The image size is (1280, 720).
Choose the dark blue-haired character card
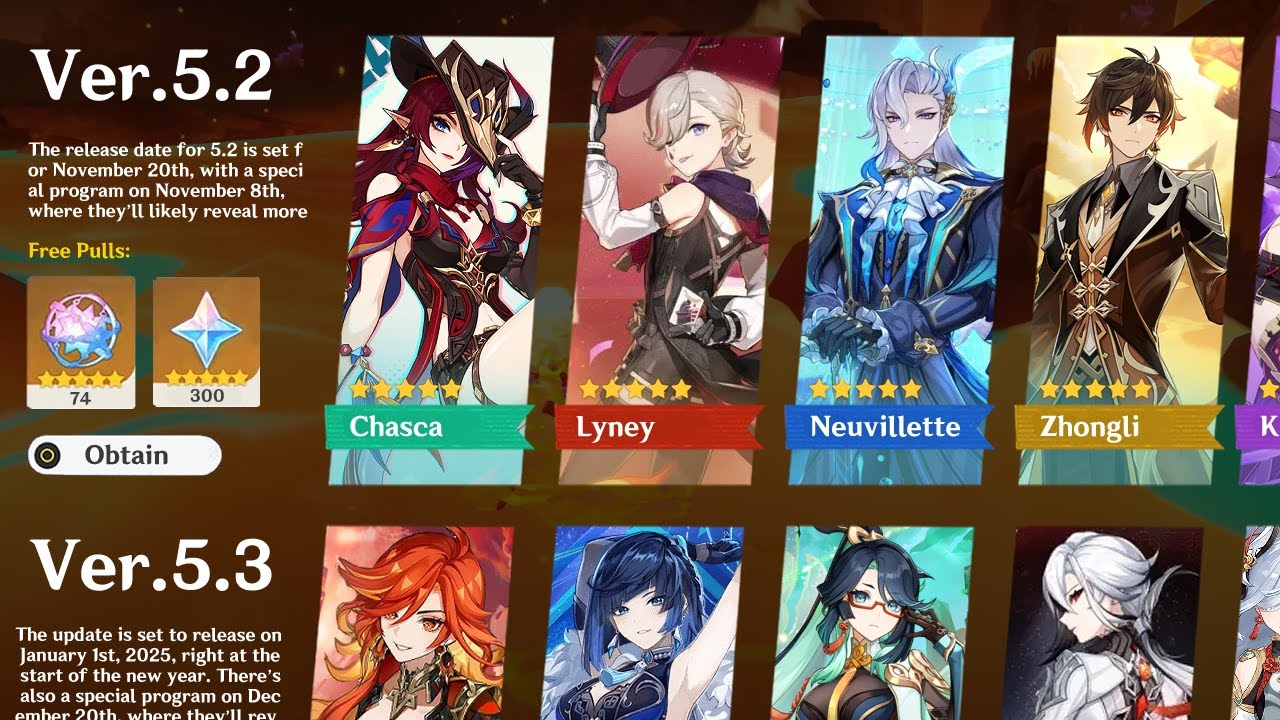point(643,625)
